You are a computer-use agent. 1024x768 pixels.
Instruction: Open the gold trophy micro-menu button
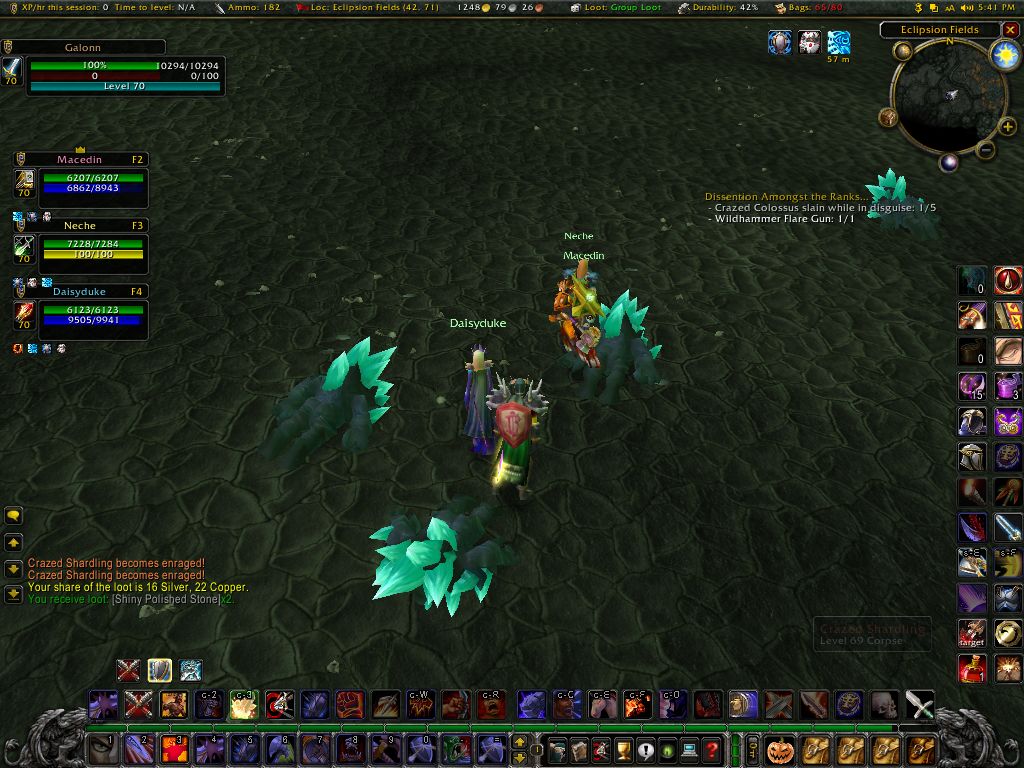(x=622, y=750)
